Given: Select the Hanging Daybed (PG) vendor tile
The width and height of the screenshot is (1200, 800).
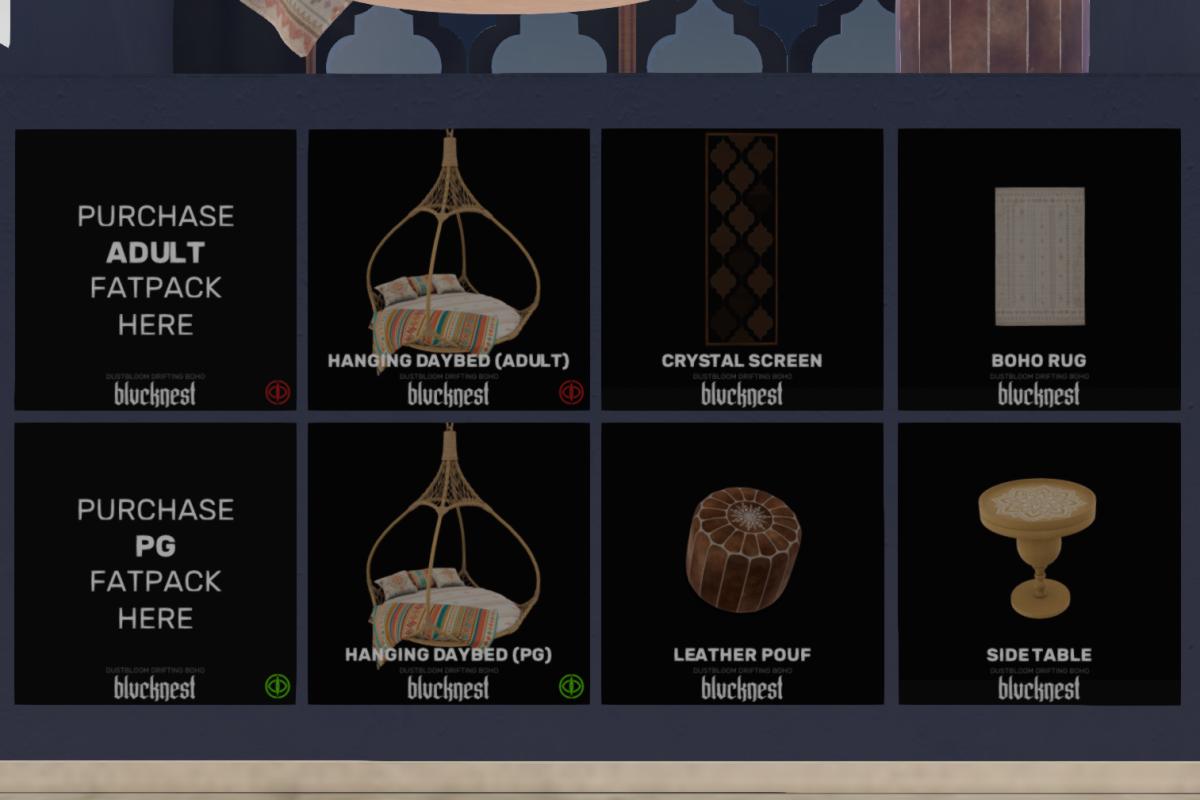Looking at the screenshot, I should [448, 563].
